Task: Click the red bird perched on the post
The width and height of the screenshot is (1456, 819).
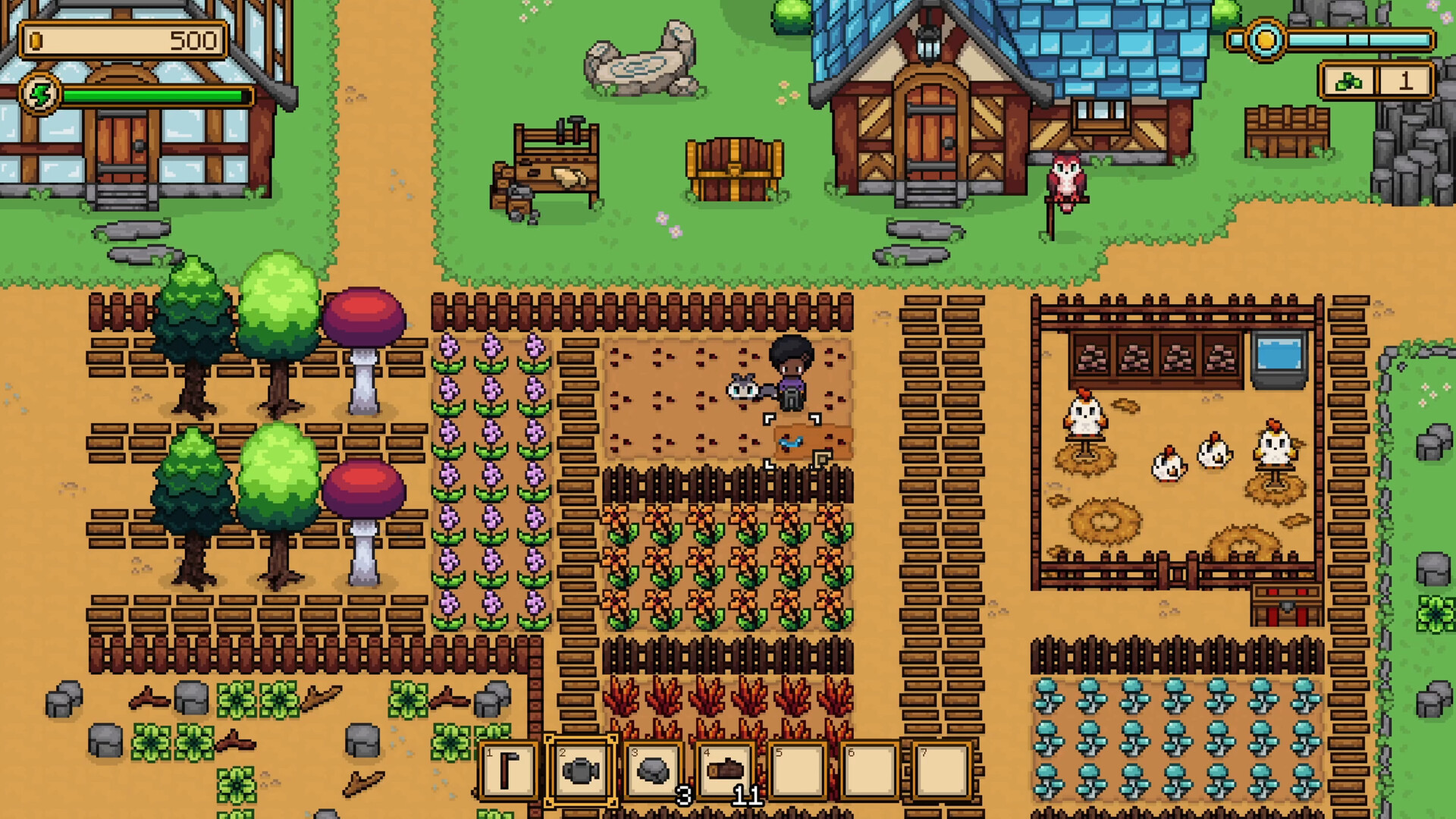Action: tap(1068, 178)
